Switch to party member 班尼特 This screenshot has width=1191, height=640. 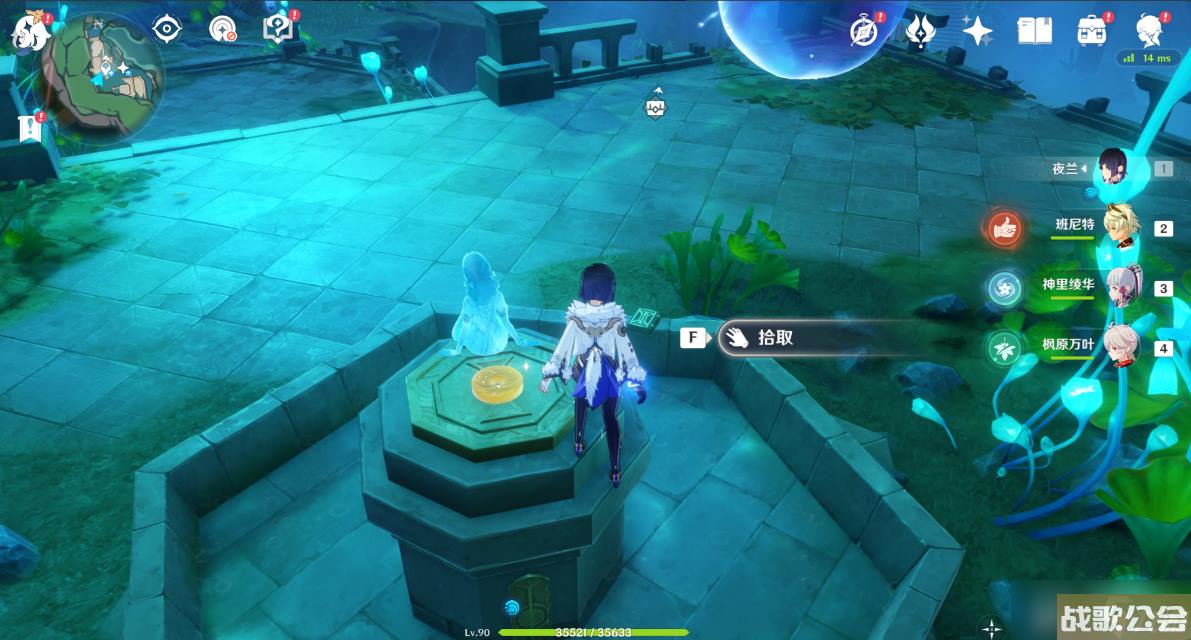(x=1118, y=227)
